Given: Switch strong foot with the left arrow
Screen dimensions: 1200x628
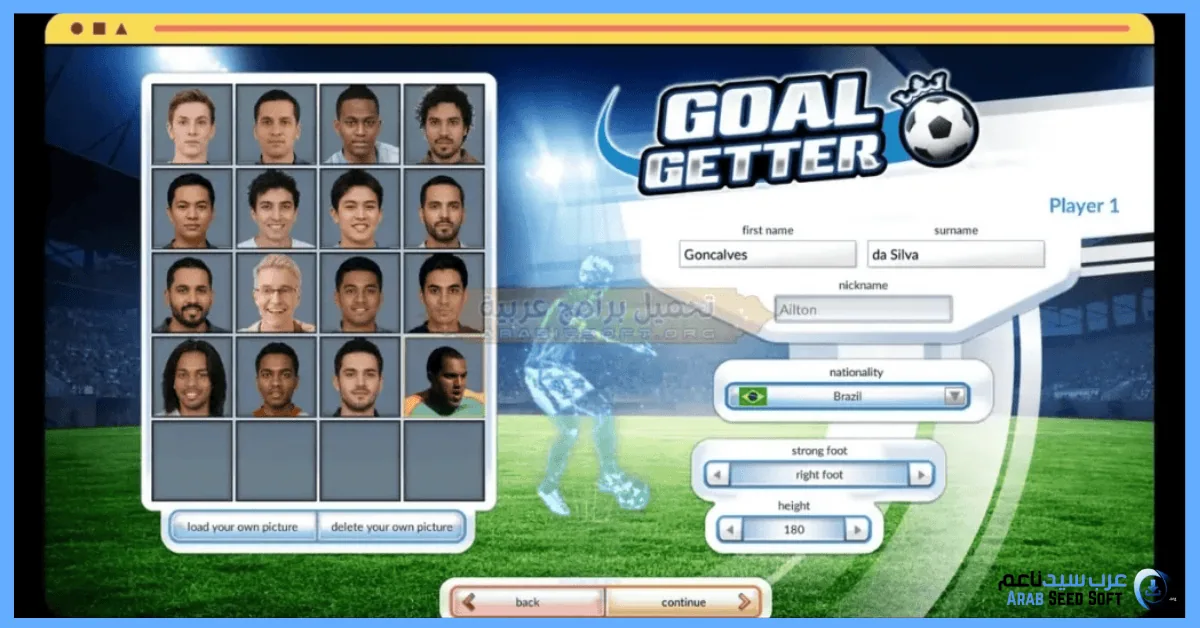Looking at the screenshot, I should point(717,475).
